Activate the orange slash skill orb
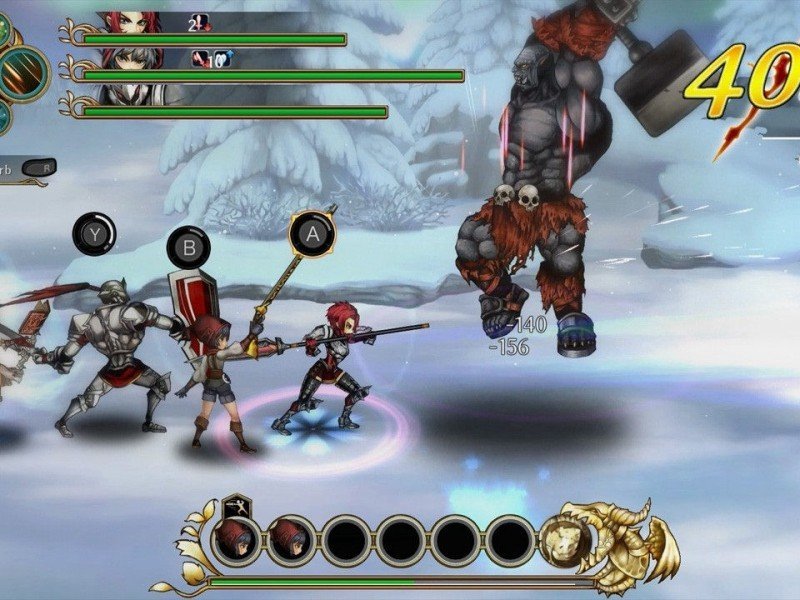Image resolution: width=800 pixels, height=600 pixels. (x=22, y=73)
